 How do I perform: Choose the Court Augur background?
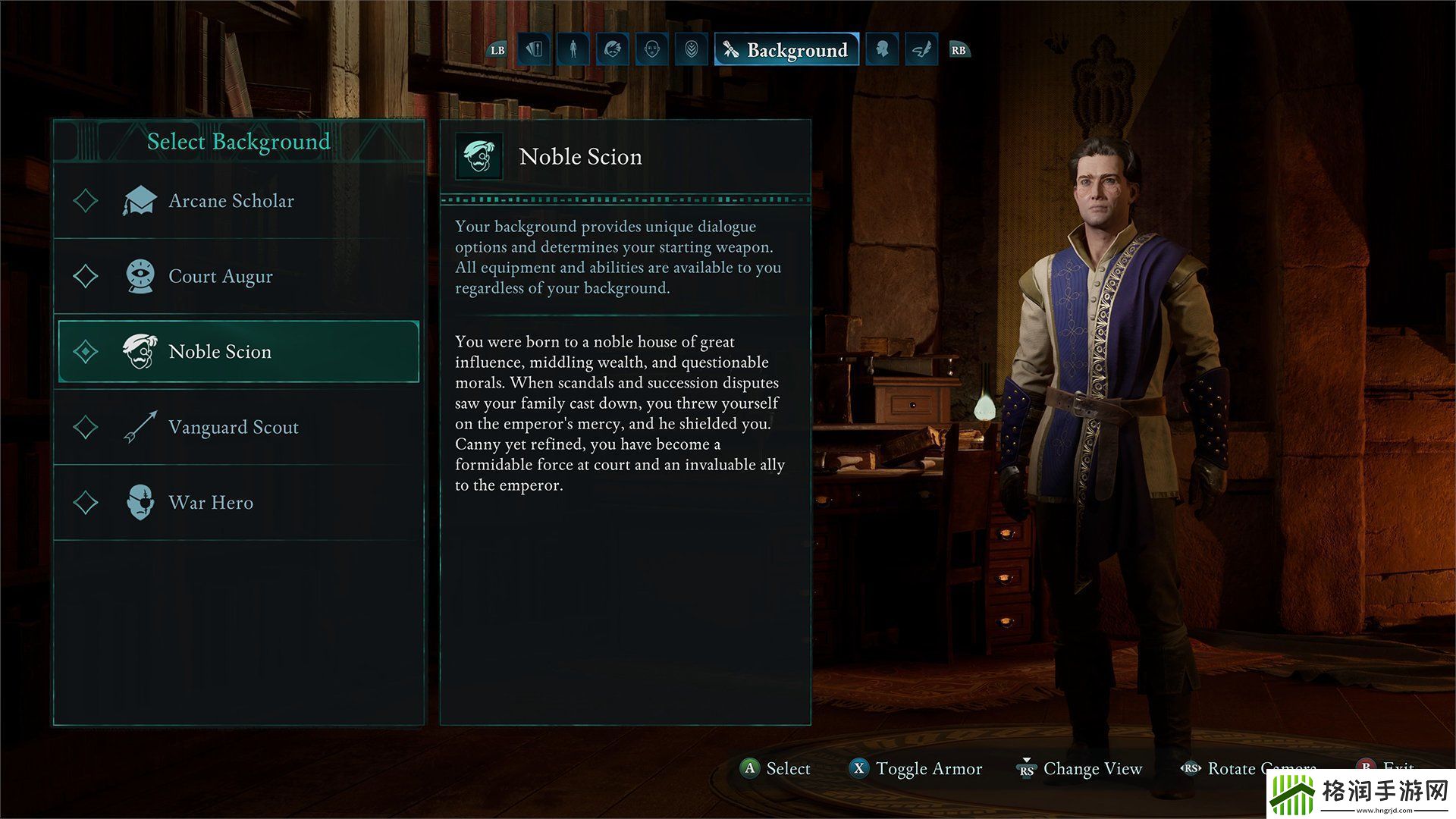[221, 277]
